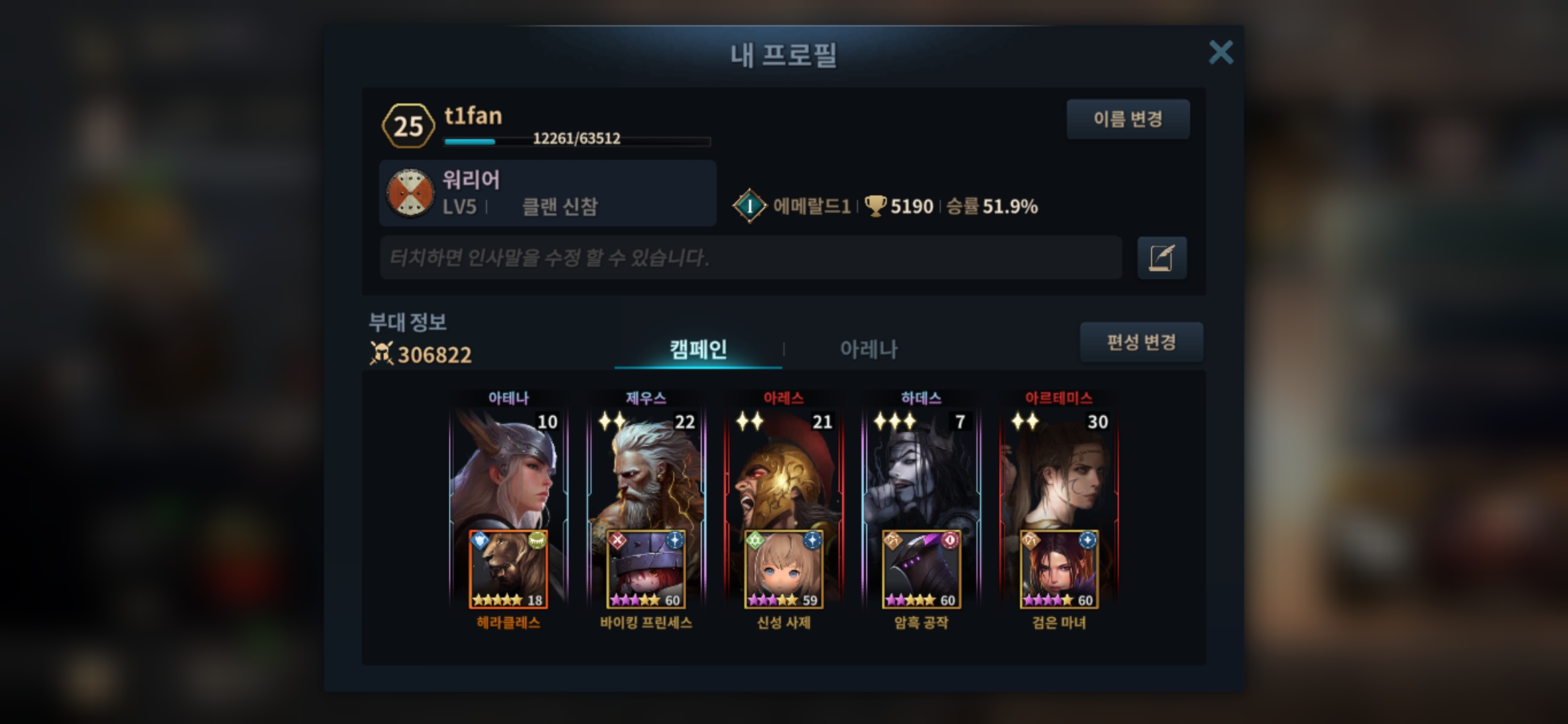Select the 아테나 commander card
This screenshot has height=724, width=1568.
tap(508, 469)
